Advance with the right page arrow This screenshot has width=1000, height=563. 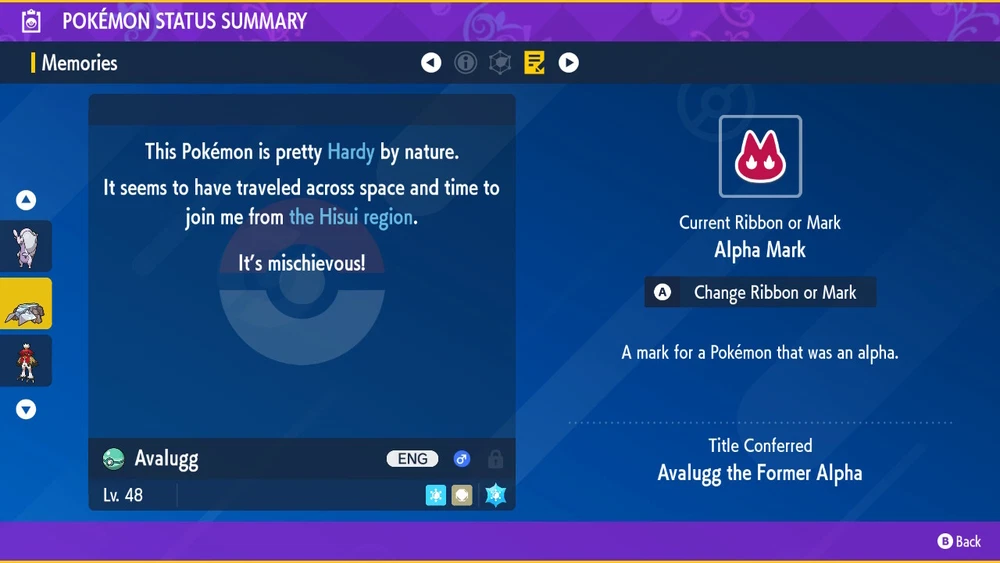pos(568,63)
